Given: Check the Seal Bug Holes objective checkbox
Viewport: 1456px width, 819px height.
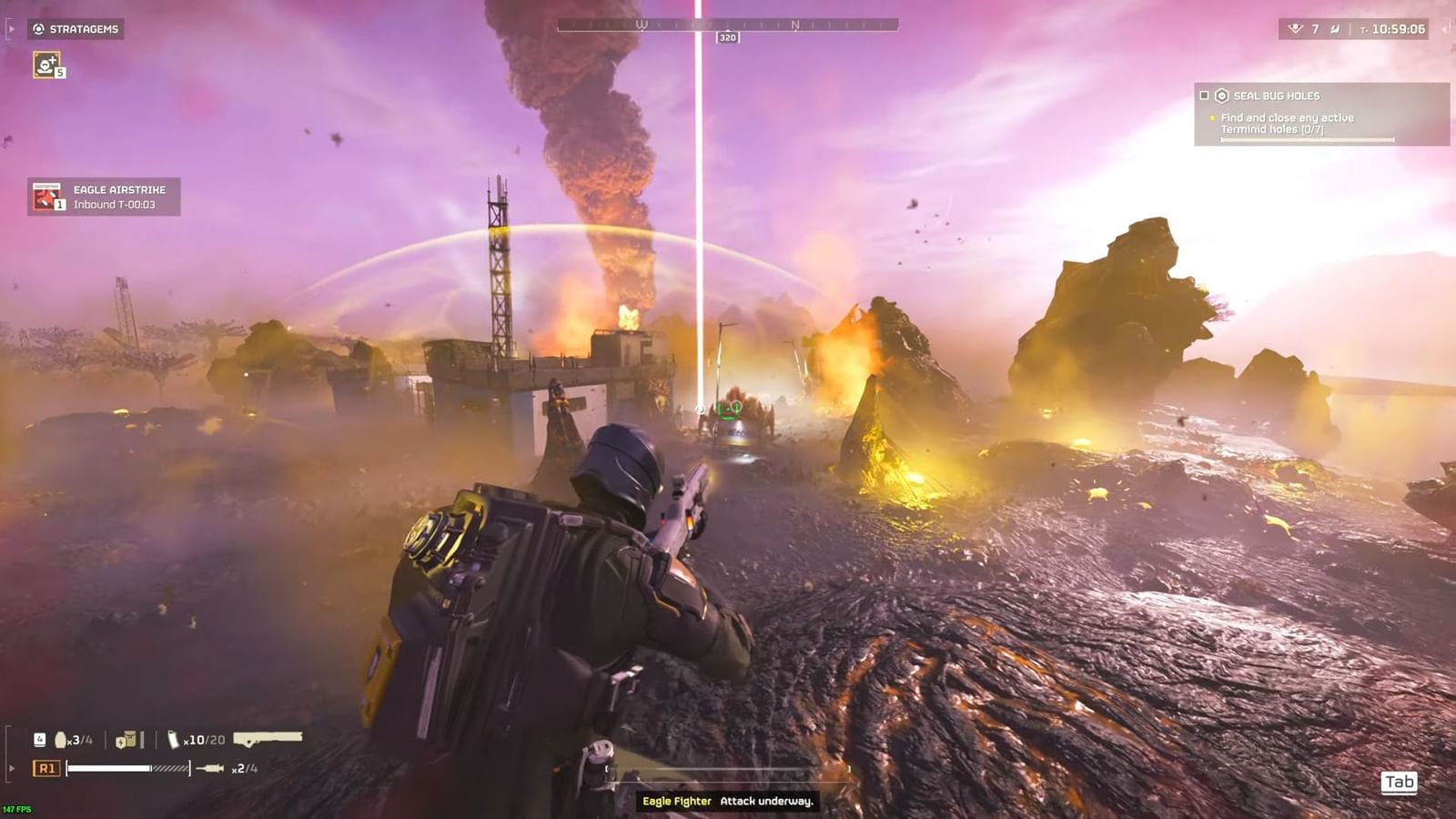Looking at the screenshot, I should tap(1204, 97).
